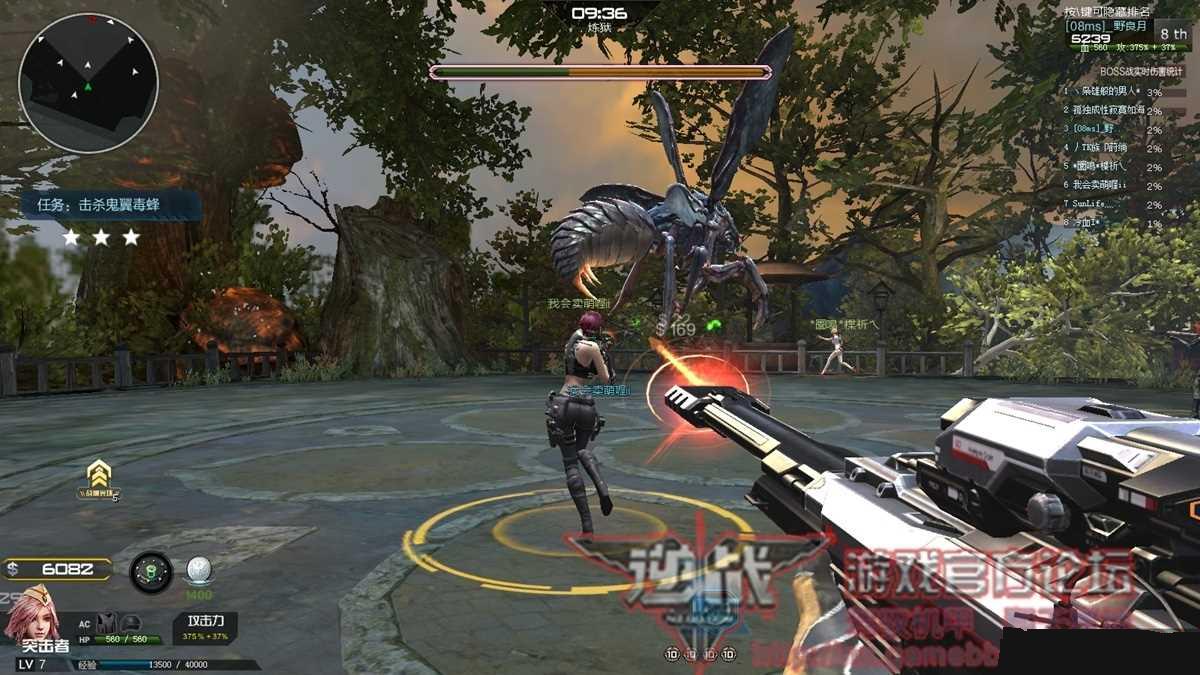The height and width of the screenshot is (675, 1200).
Task: Open the 攻击力 attack power panel
Action: tap(205, 628)
